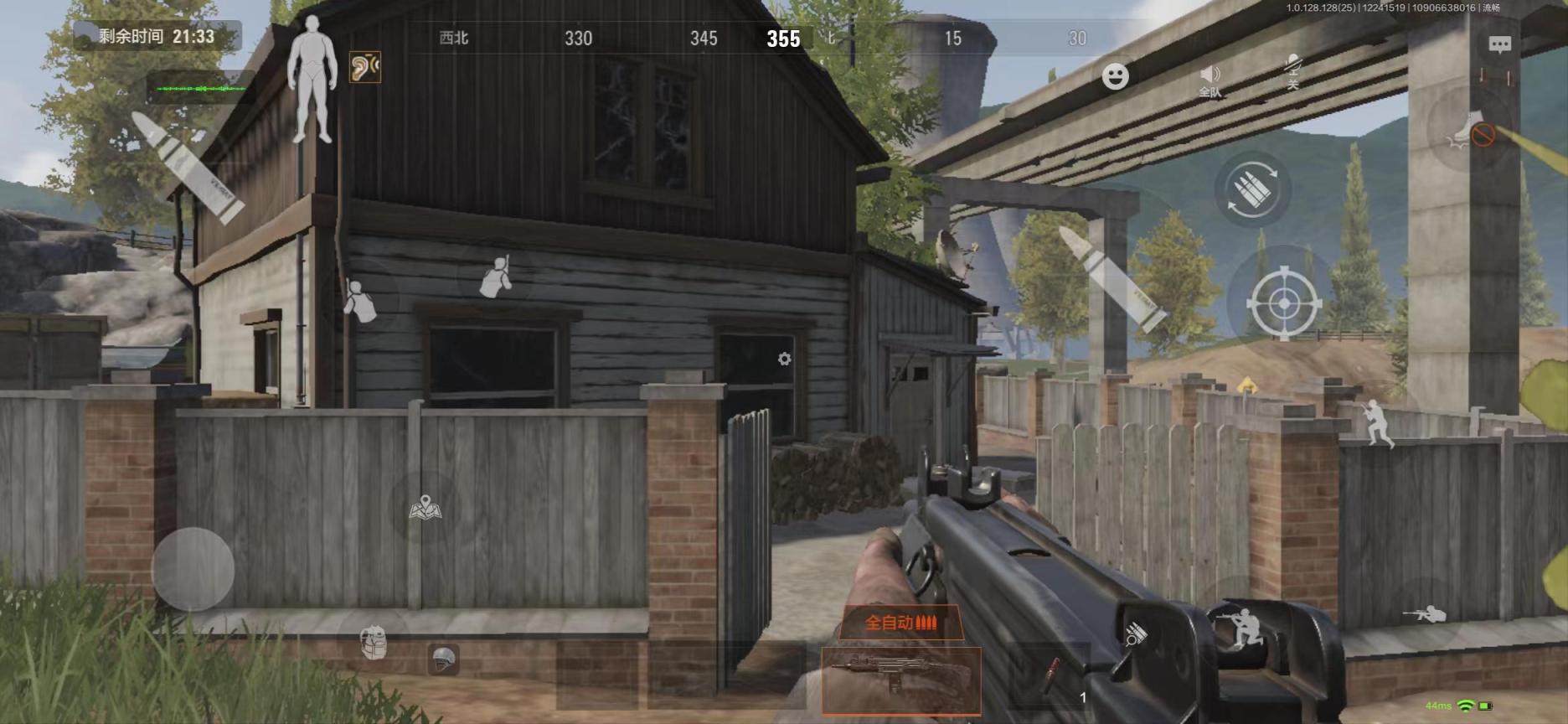
Task: Open the map with the pin icon
Action: [426, 507]
